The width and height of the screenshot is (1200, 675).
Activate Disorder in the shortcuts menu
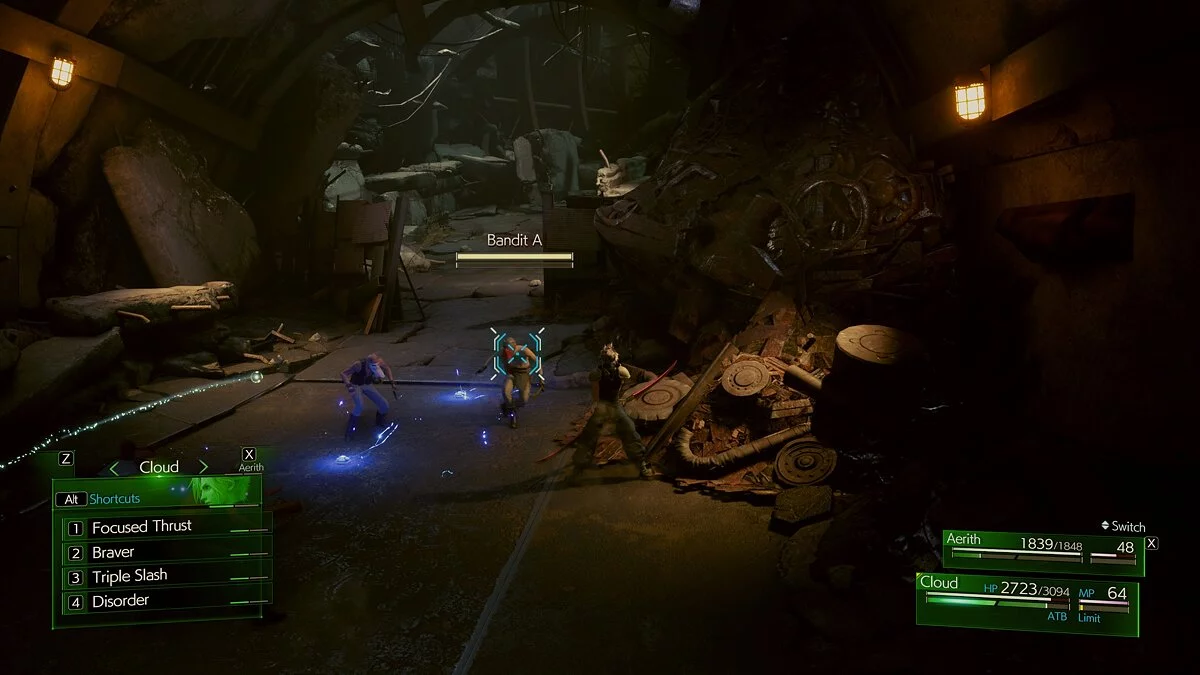[120, 601]
